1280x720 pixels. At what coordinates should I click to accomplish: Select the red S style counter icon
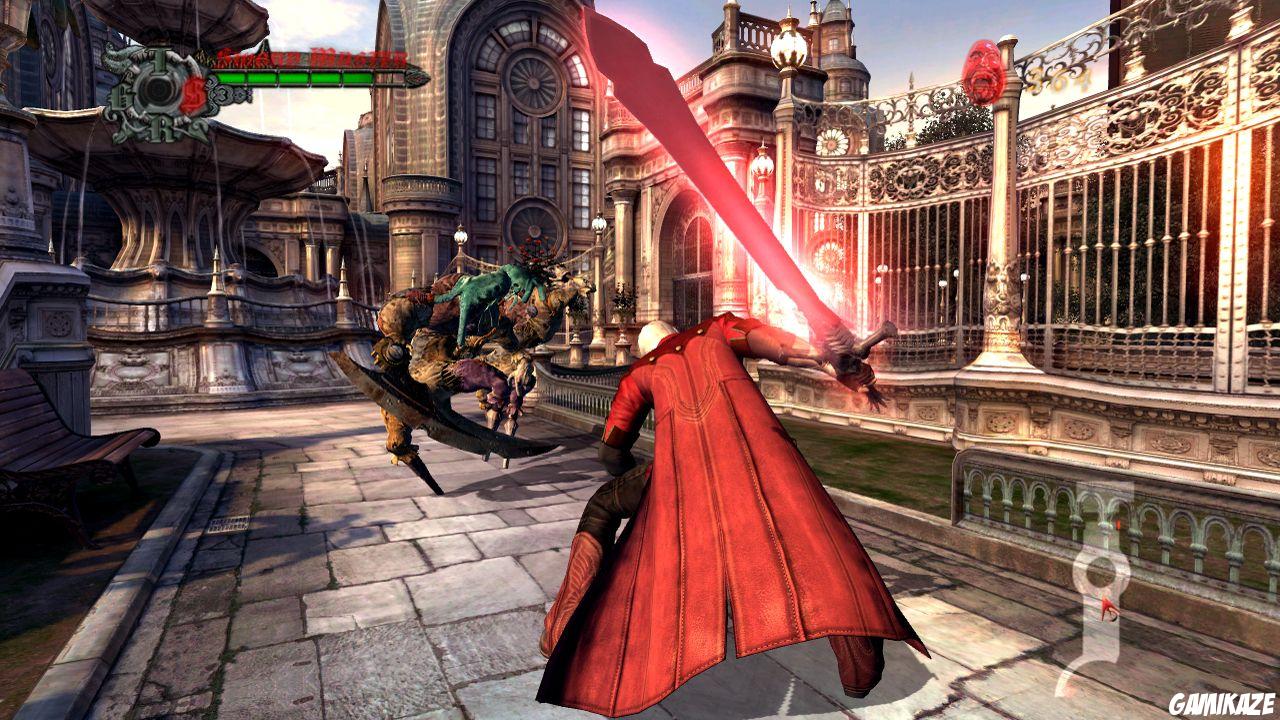coord(194,92)
